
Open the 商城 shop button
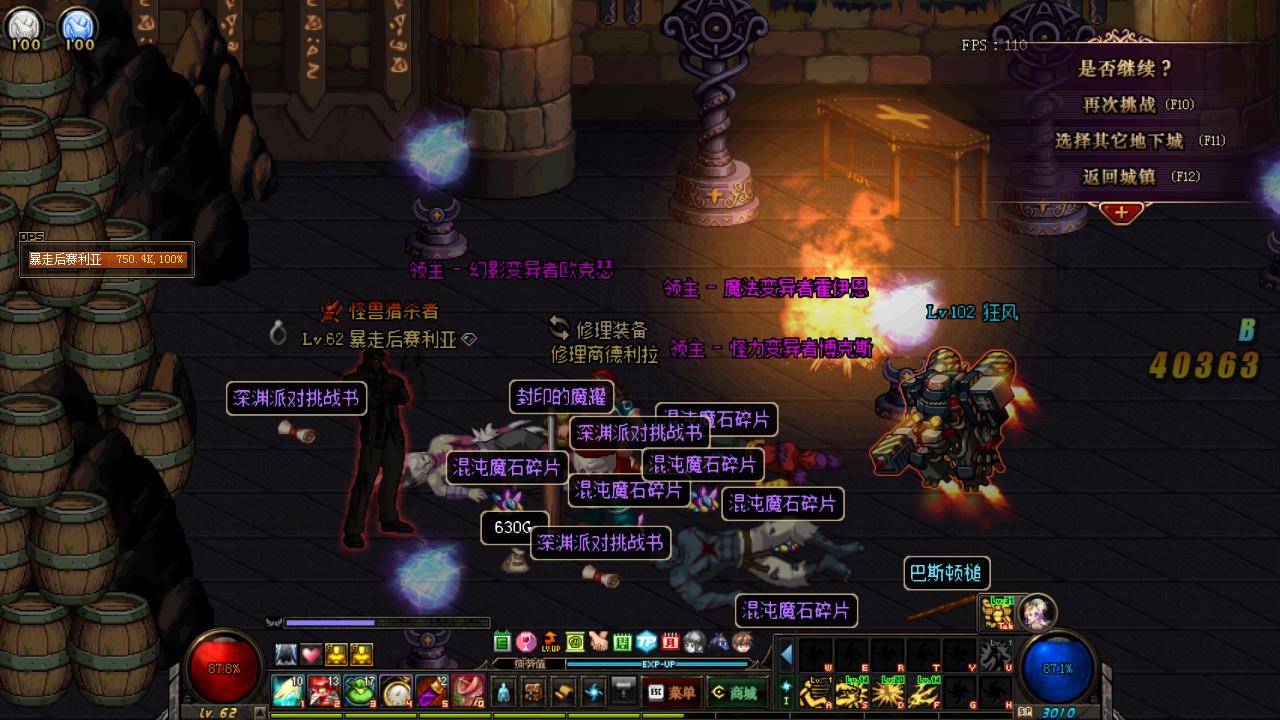point(733,692)
